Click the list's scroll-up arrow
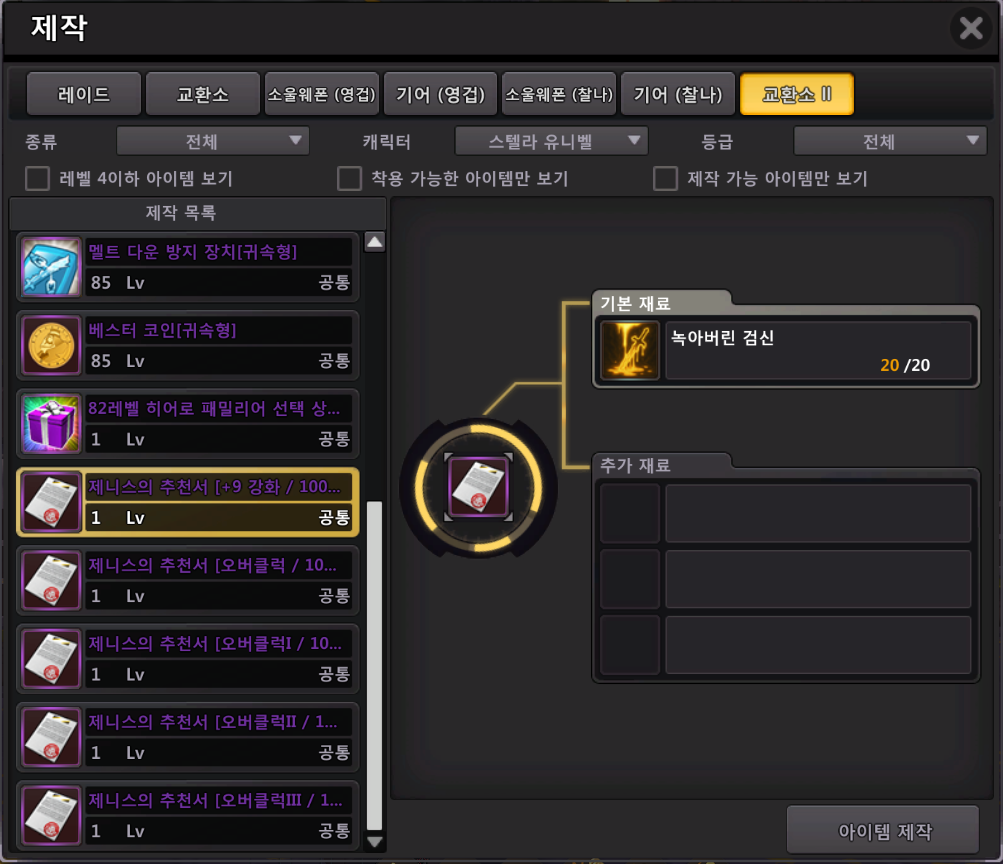 [375, 241]
